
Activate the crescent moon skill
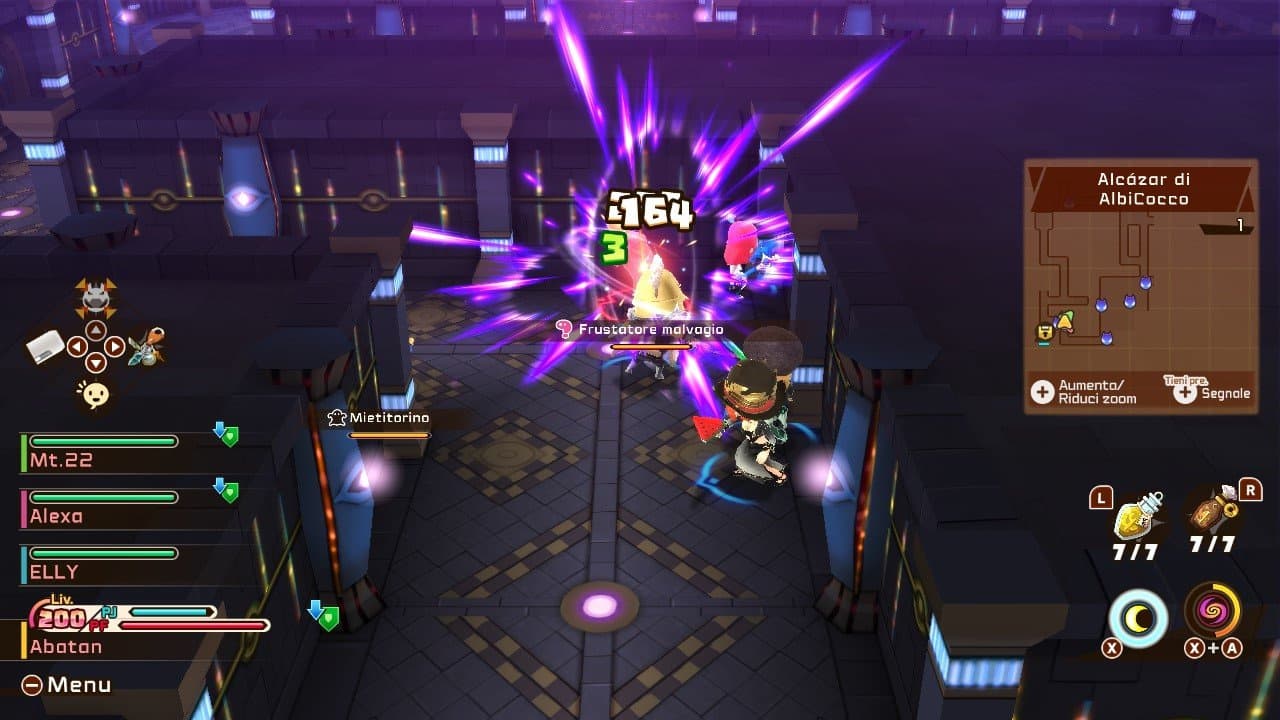pos(1138,617)
